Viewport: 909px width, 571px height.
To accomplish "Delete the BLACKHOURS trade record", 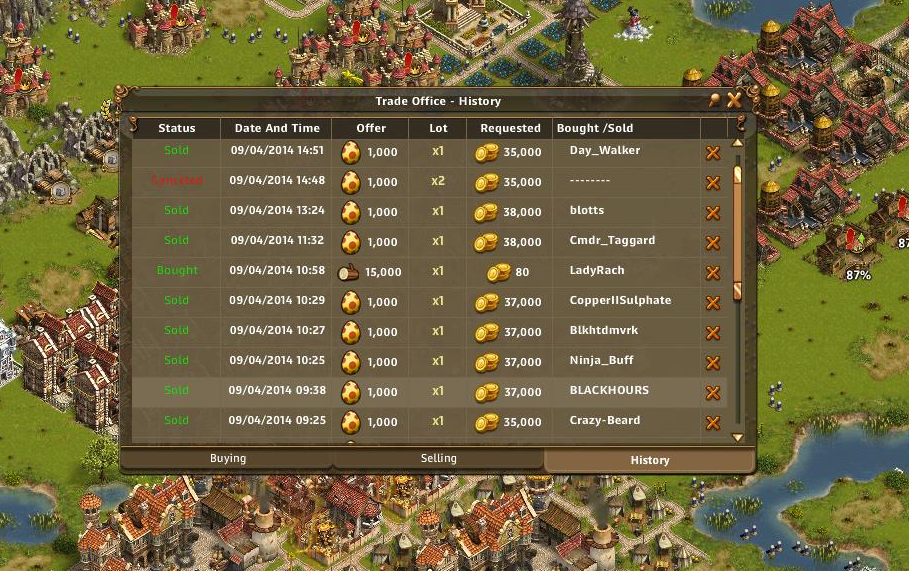I will (x=713, y=393).
